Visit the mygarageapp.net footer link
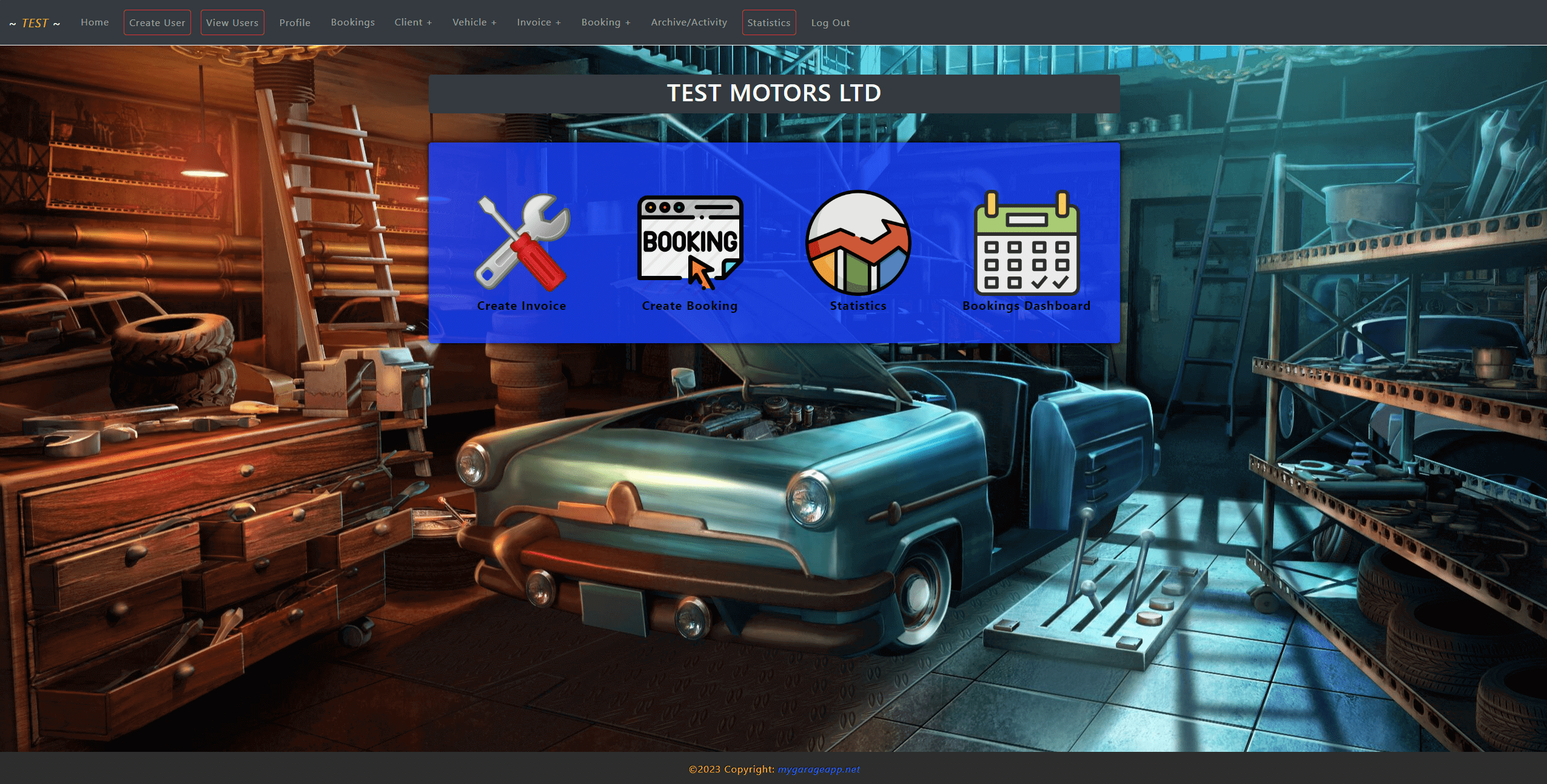The width and height of the screenshot is (1547, 784). coord(819,769)
